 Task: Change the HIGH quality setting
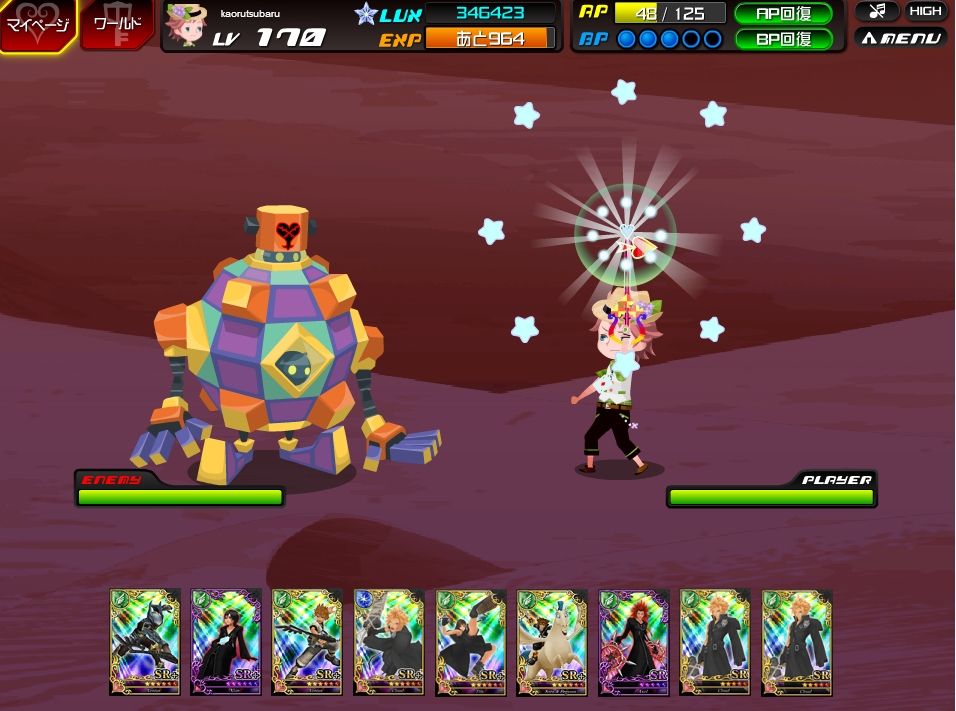pyautogui.click(x=926, y=12)
